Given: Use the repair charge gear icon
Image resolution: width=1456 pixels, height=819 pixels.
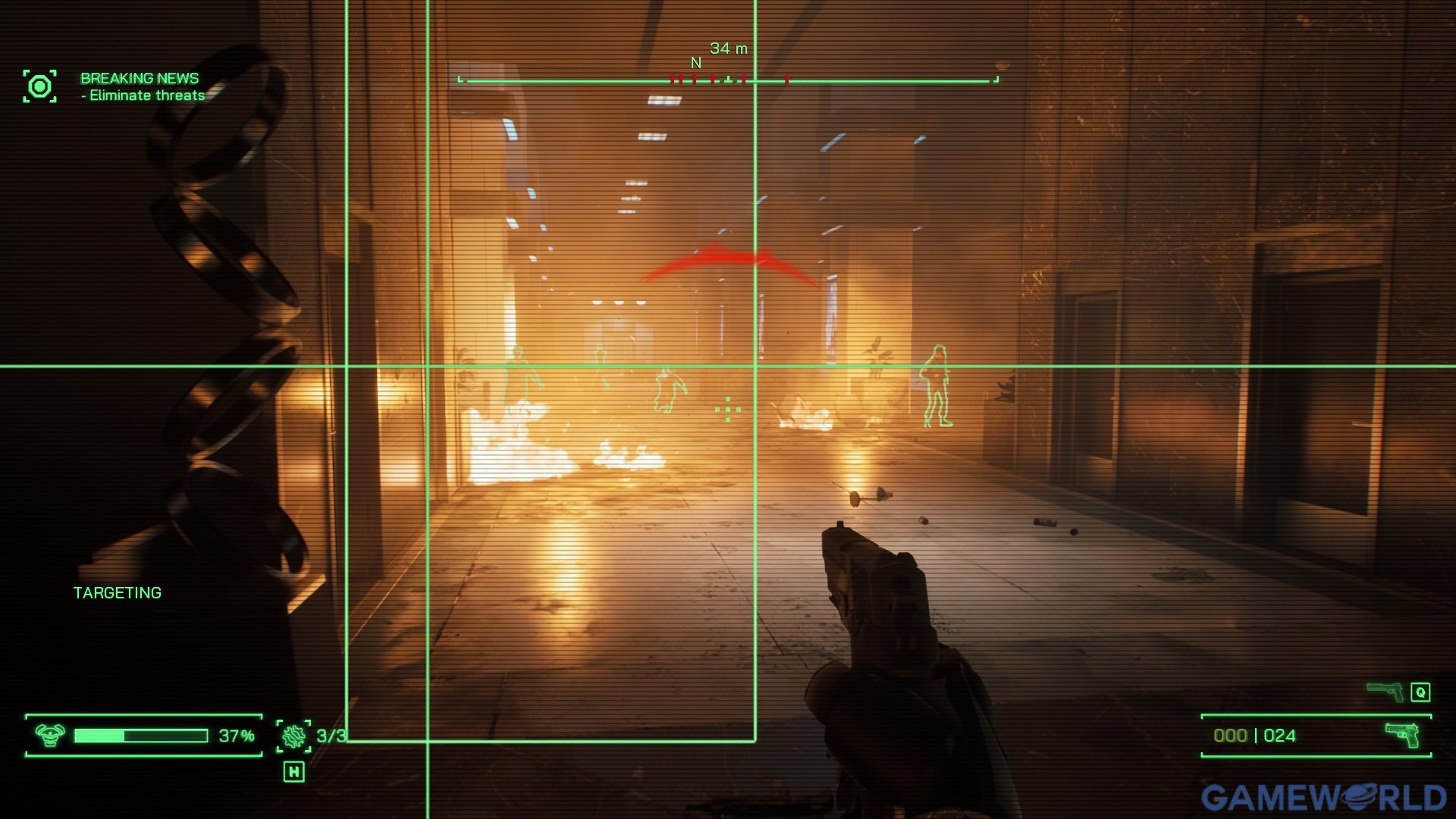Looking at the screenshot, I should (293, 736).
